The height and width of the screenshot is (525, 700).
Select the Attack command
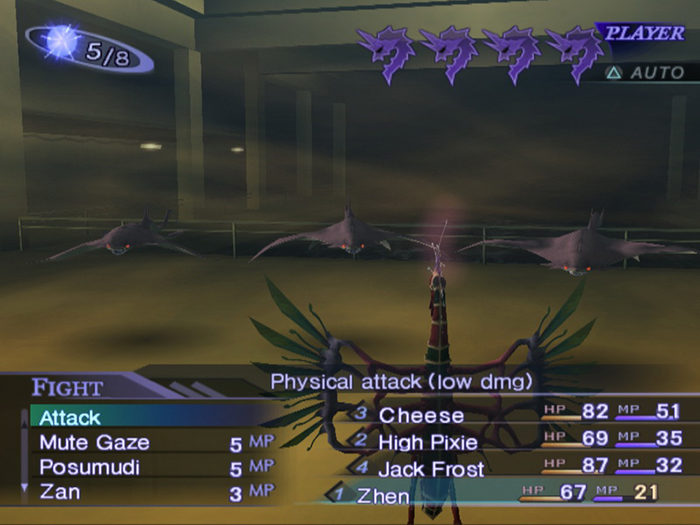(x=70, y=417)
